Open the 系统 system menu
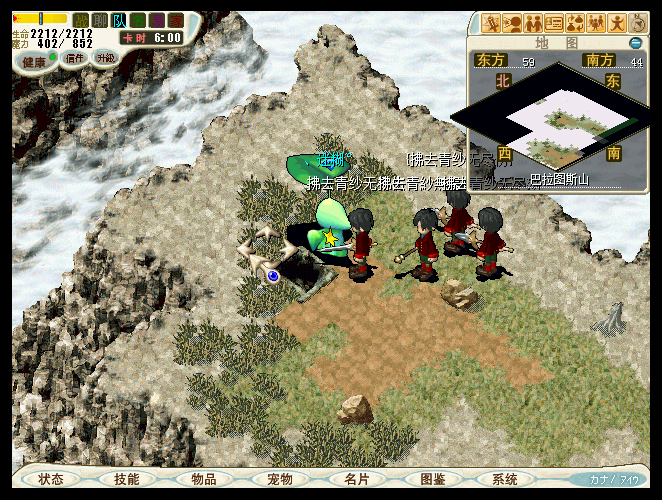662x500 pixels. point(506,479)
